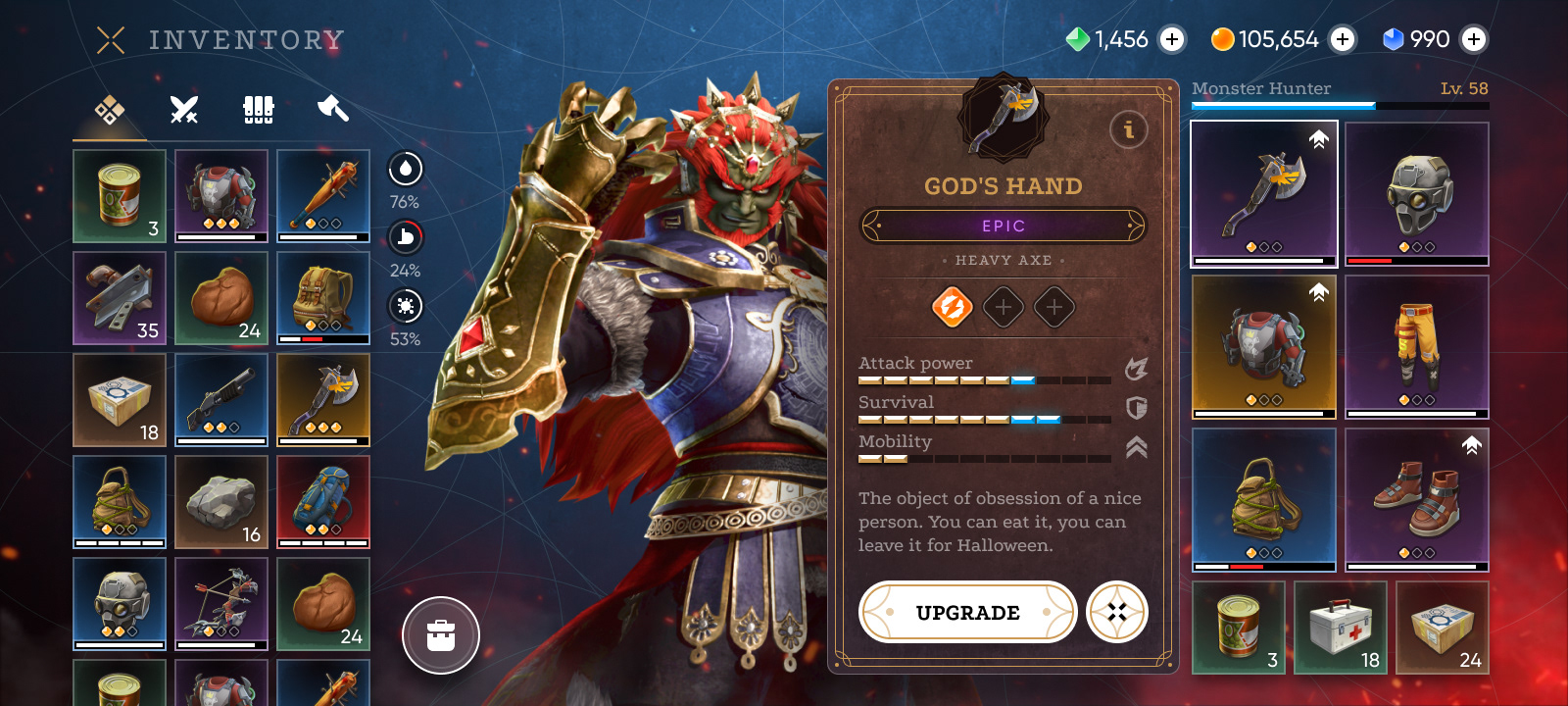Add more blue crystals
Image resolution: width=1568 pixels, height=706 pixels.
coord(1474,39)
